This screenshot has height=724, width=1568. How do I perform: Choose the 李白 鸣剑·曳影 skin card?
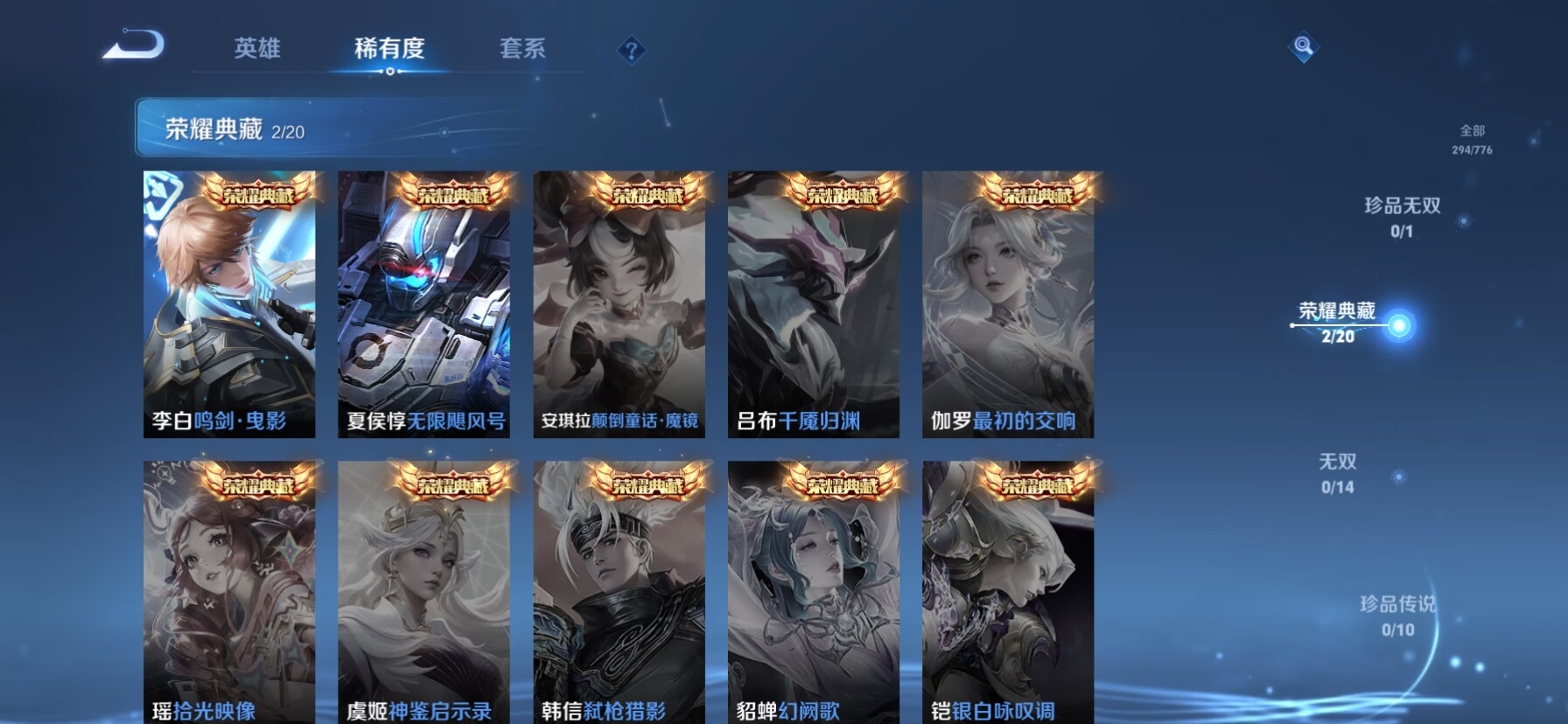coord(229,304)
